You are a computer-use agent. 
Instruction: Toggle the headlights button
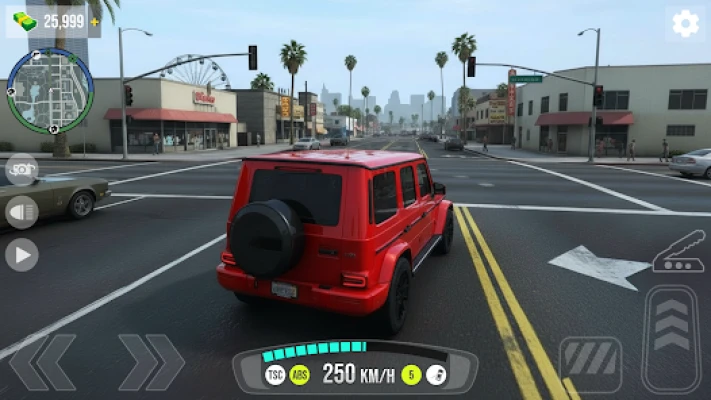21,212
